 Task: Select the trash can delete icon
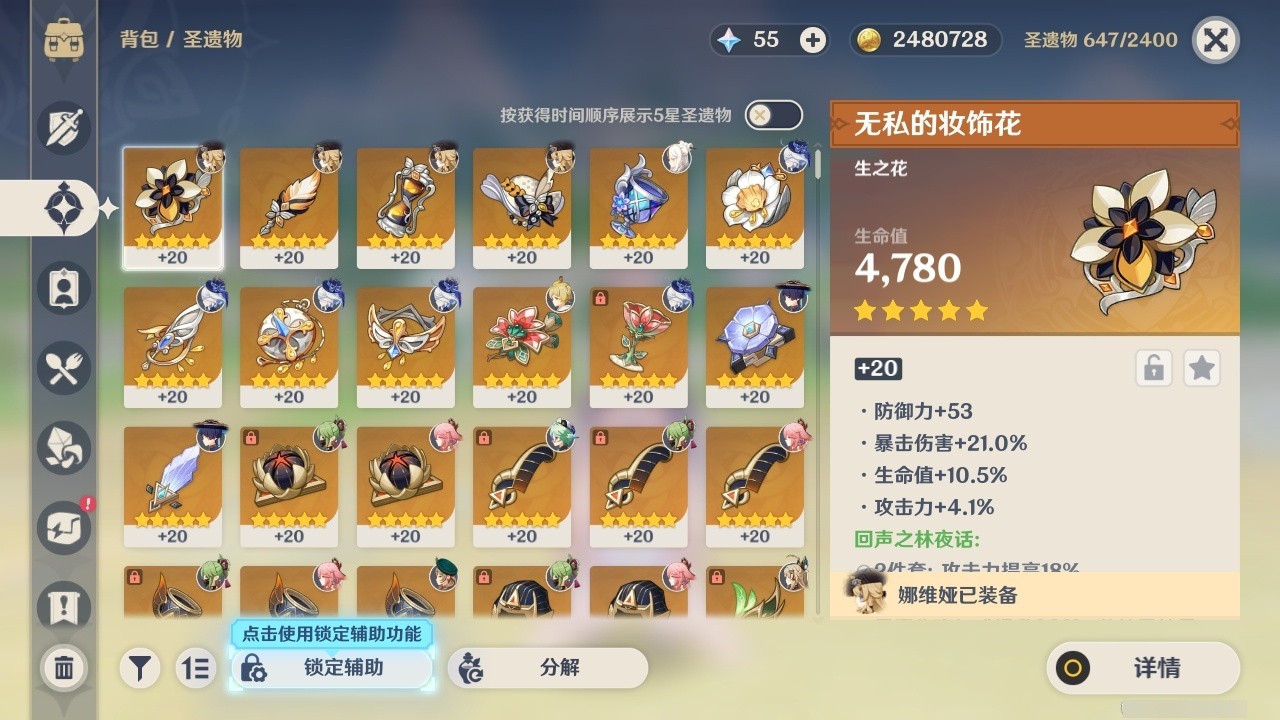point(63,665)
